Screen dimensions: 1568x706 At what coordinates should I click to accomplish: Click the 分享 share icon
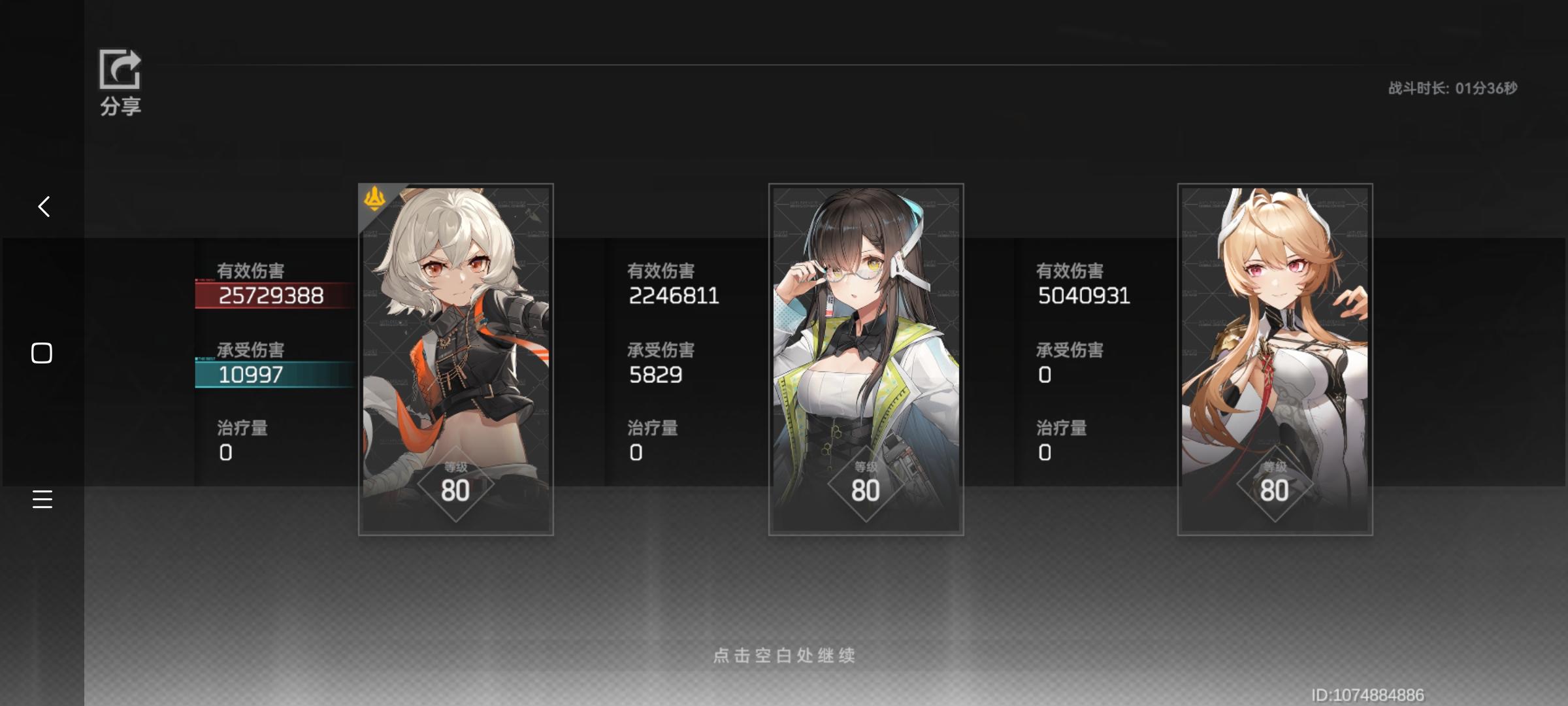pyautogui.click(x=120, y=69)
